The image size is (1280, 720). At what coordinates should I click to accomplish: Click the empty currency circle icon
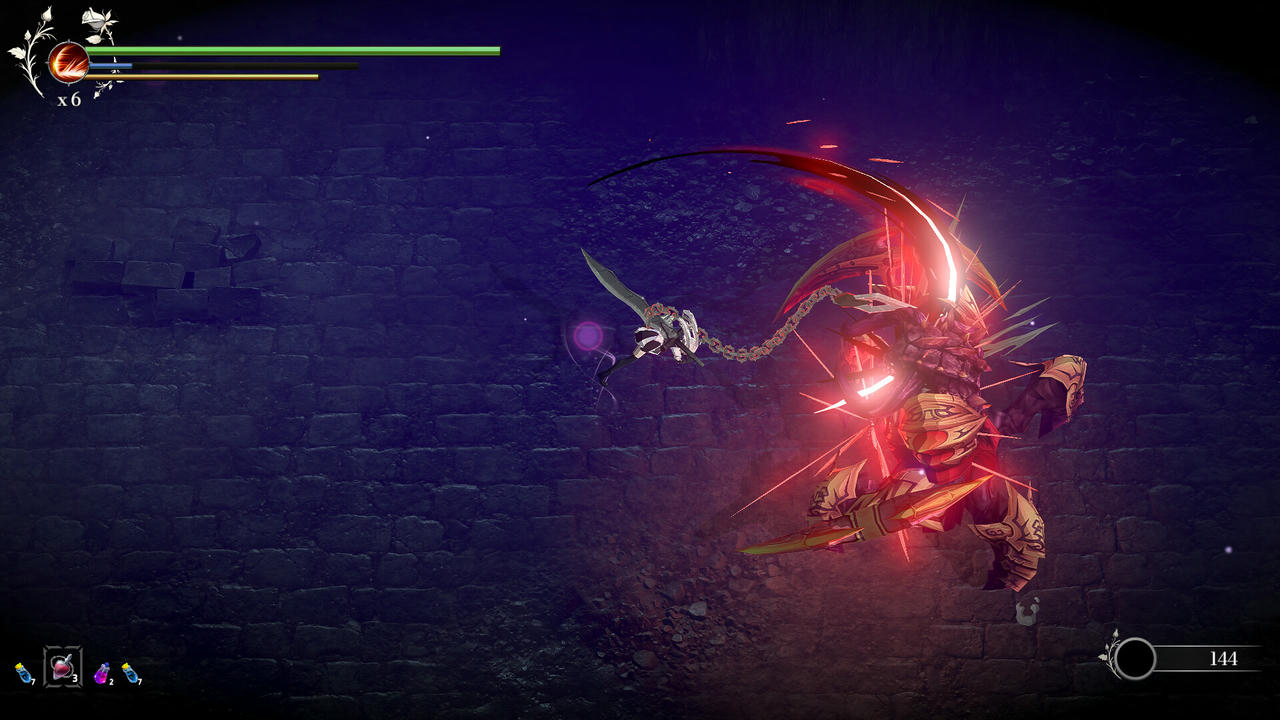tap(1137, 658)
